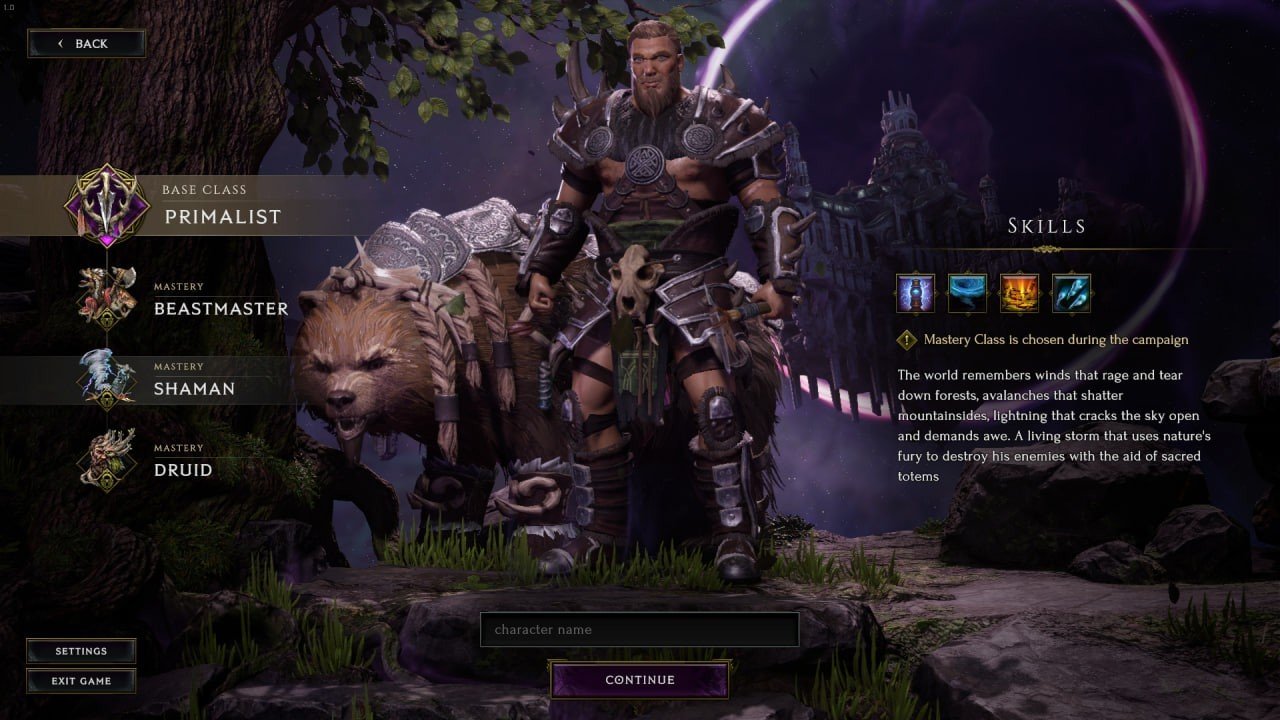Continue to the next step
The height and width of the screenshot is (720, 1280).
click(x=639, y=680)
